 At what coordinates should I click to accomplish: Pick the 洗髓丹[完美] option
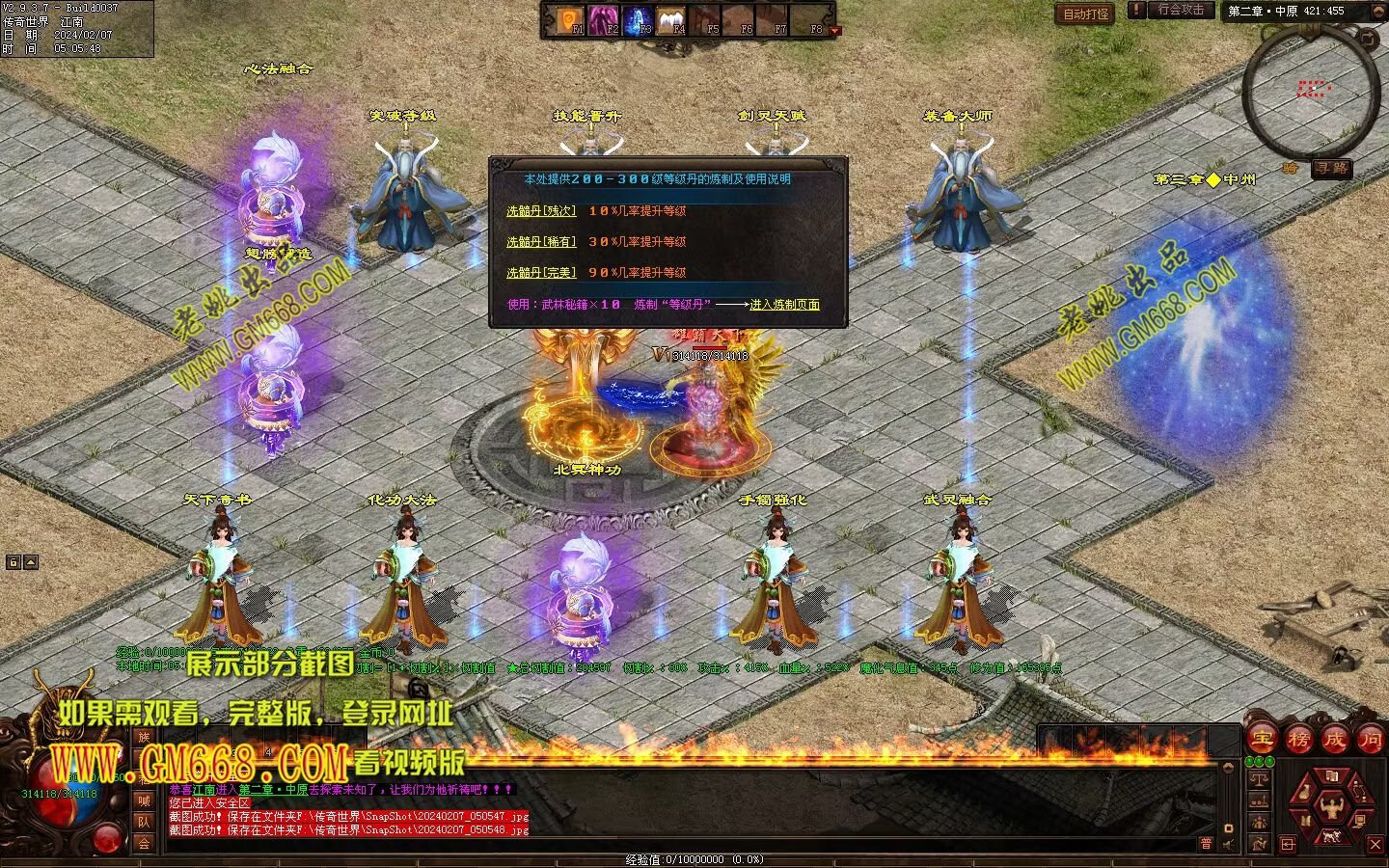coord(540,273)
